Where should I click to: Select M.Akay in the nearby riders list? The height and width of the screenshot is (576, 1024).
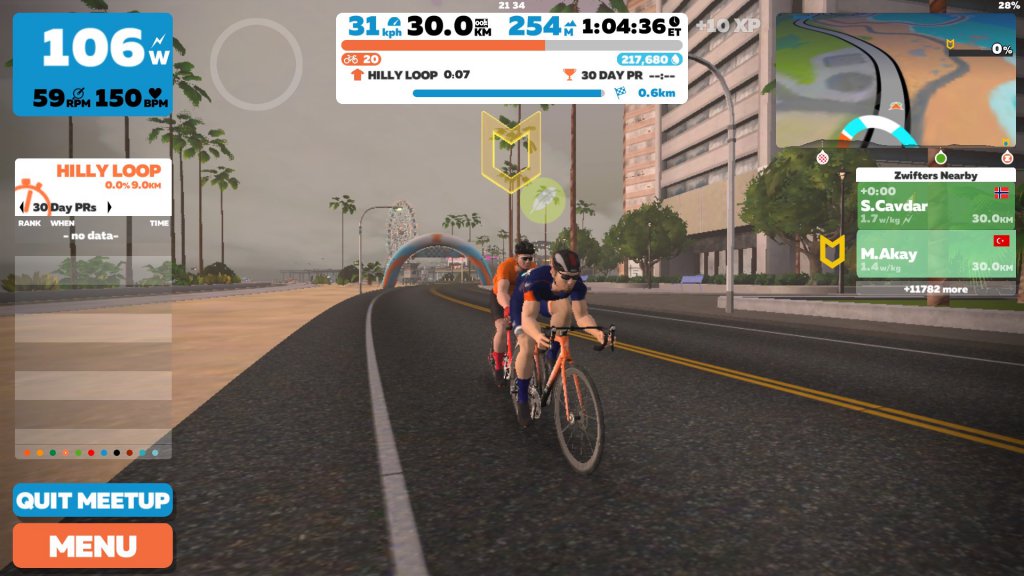[x=935, y=254]
